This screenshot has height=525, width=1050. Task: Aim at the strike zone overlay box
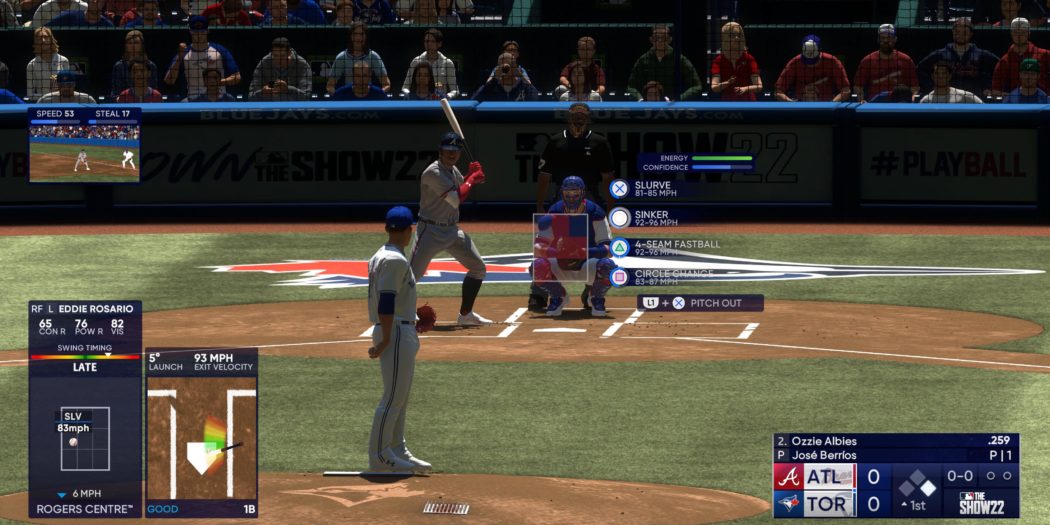(560, 246)
